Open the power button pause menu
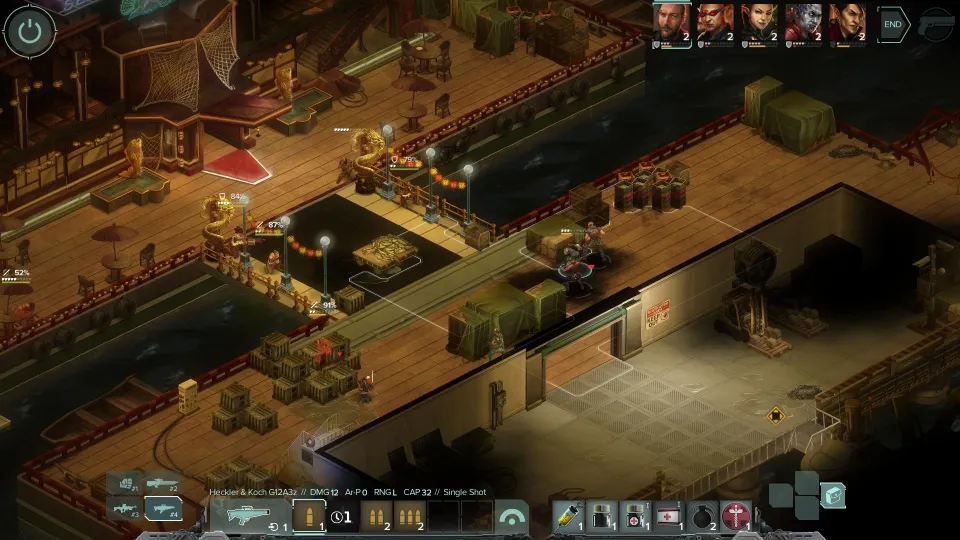The height and width of the screenshot is (540, 960). 30,32
